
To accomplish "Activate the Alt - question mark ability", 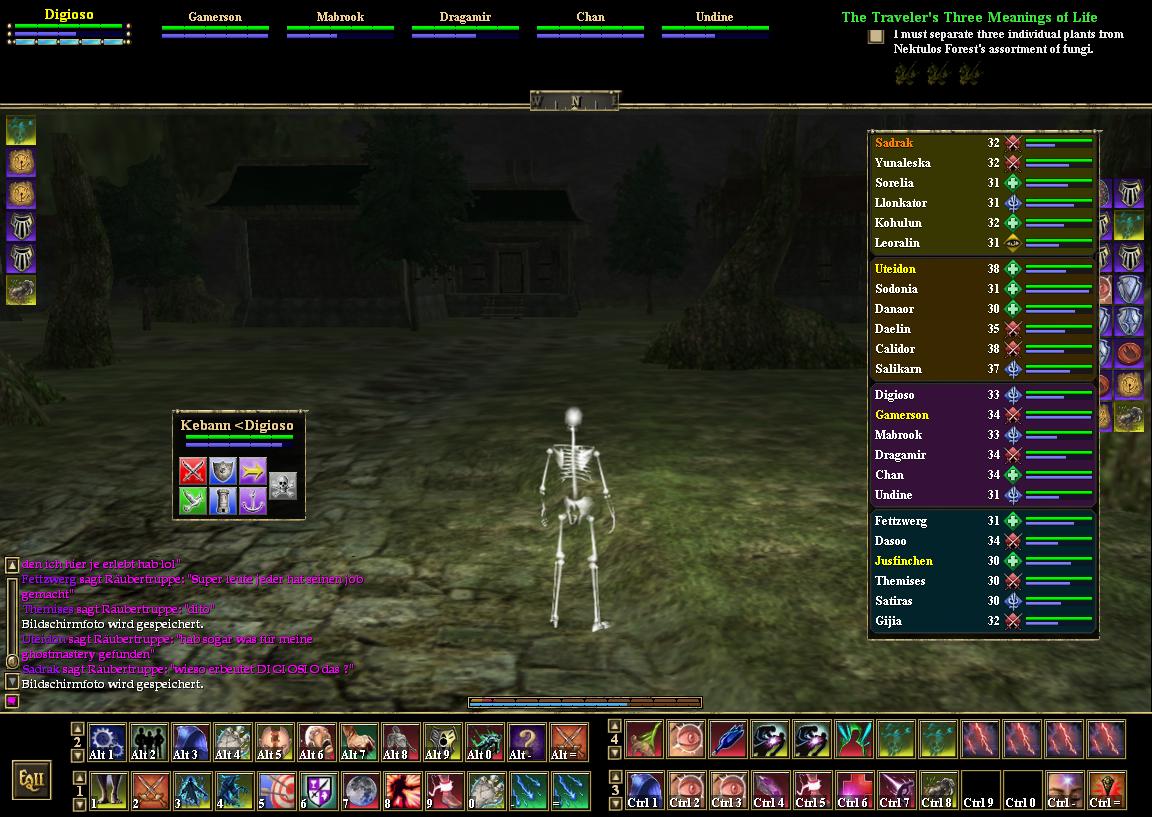I will tap(527, 742).
